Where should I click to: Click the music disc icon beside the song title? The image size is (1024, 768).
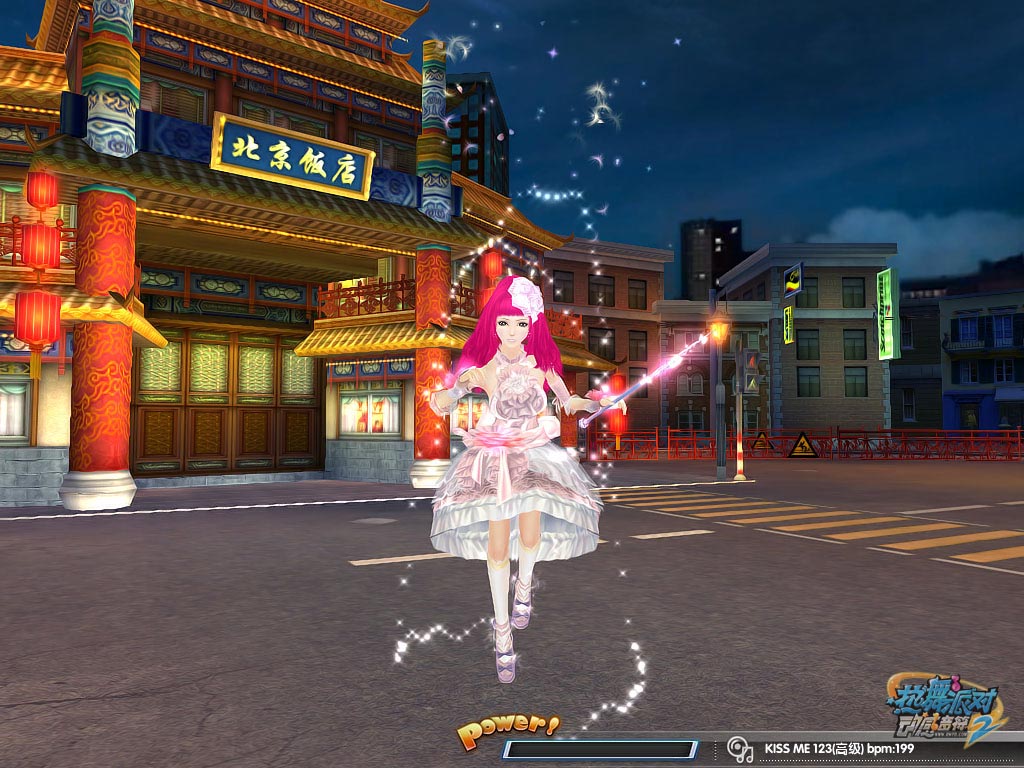coord(740,748)
